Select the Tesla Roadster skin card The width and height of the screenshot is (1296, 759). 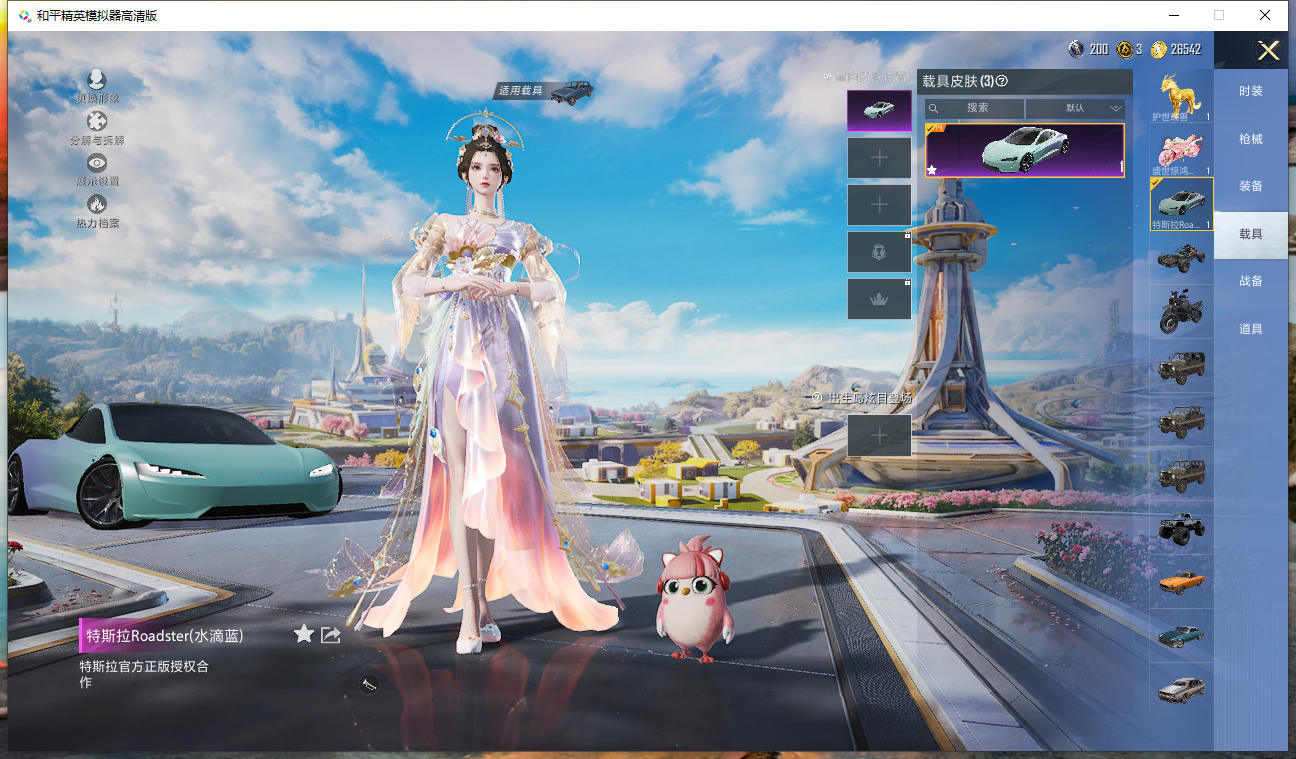pos(1024,150)
